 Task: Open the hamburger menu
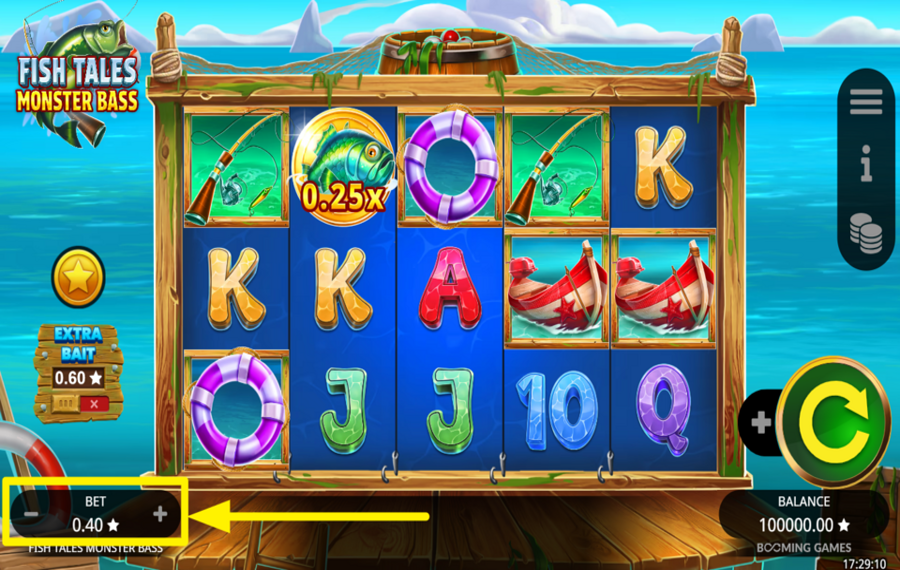(x=866, y=101)
